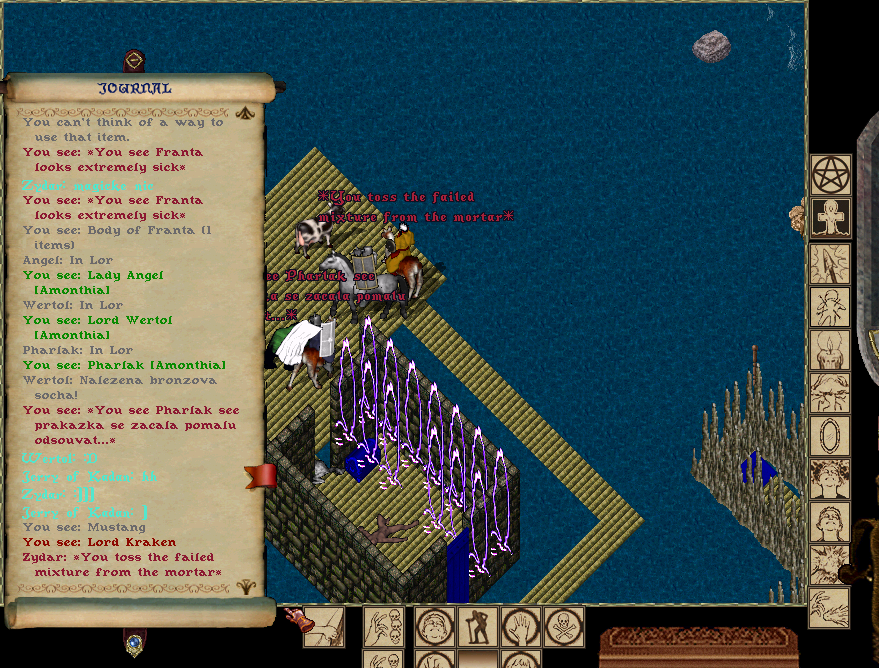Cast the reaching hand spell icon
The width and height of the screenshot is (879, 668).
click(x=829, y=607)
